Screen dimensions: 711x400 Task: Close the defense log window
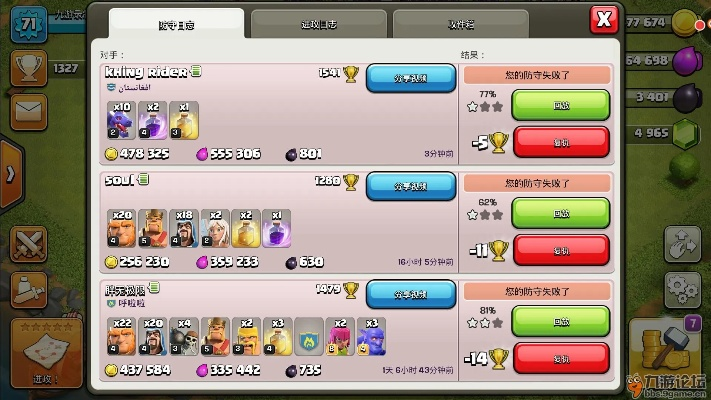[x=603, y=19]
